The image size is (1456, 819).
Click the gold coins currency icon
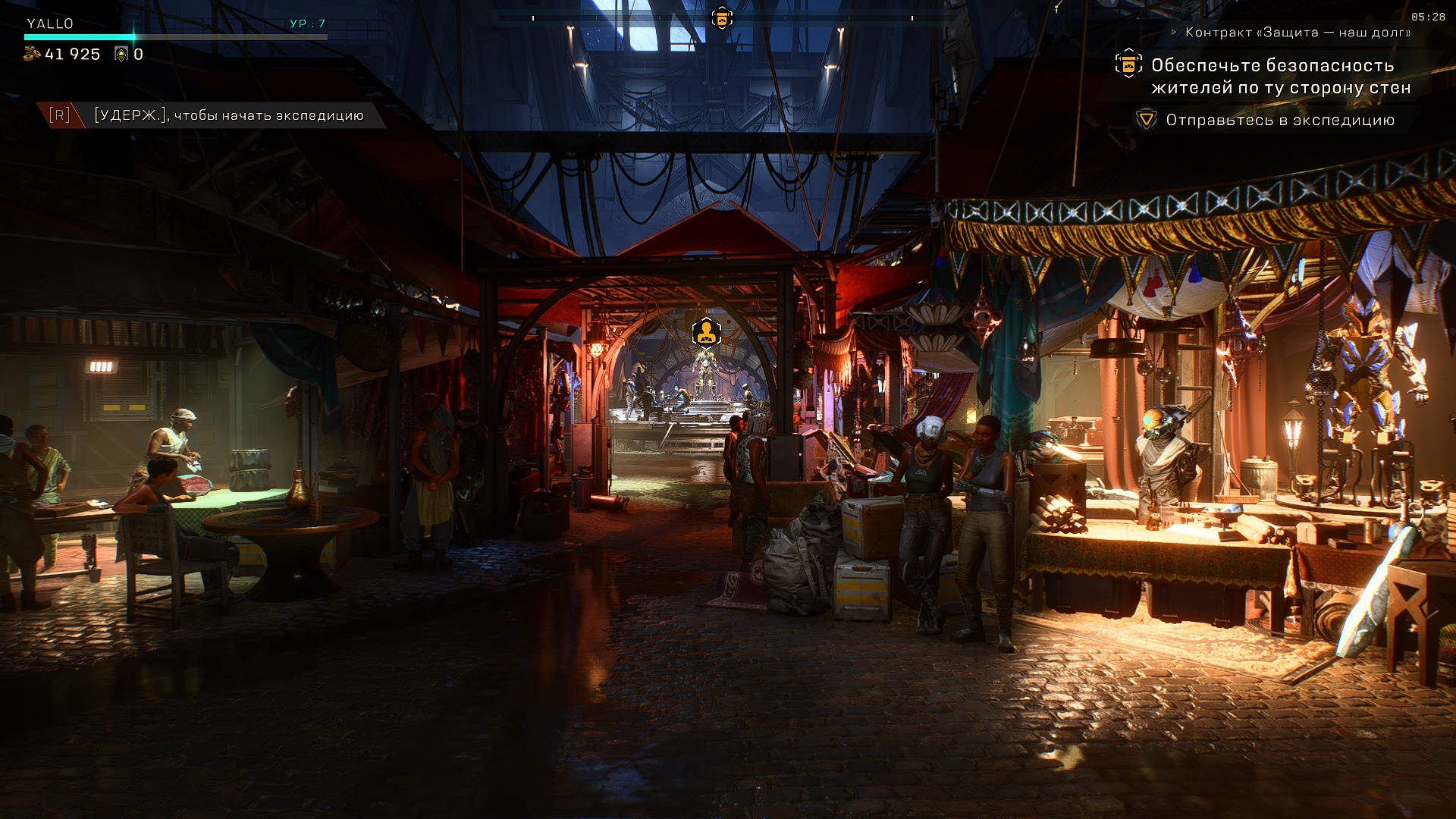[x=32, y=54]
